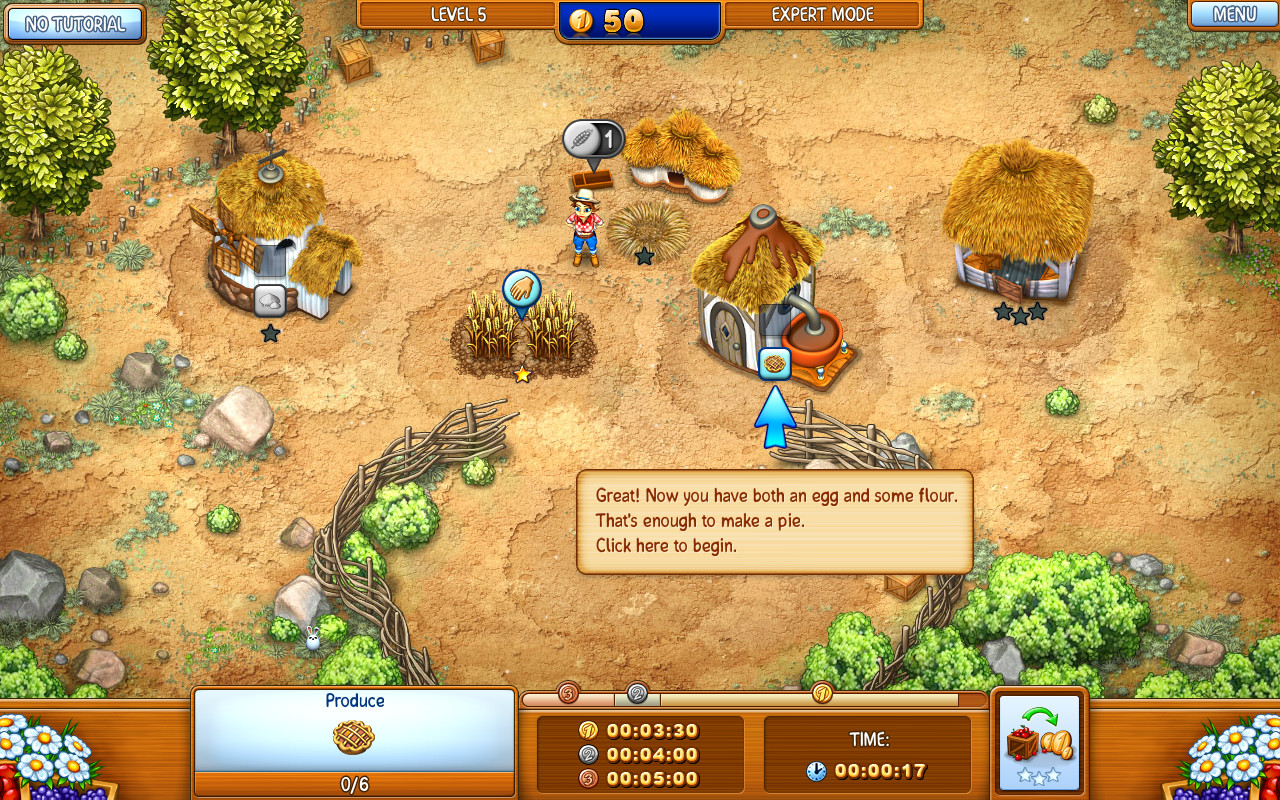Click the yellow star by the wheat crop

tap(521, 375)
